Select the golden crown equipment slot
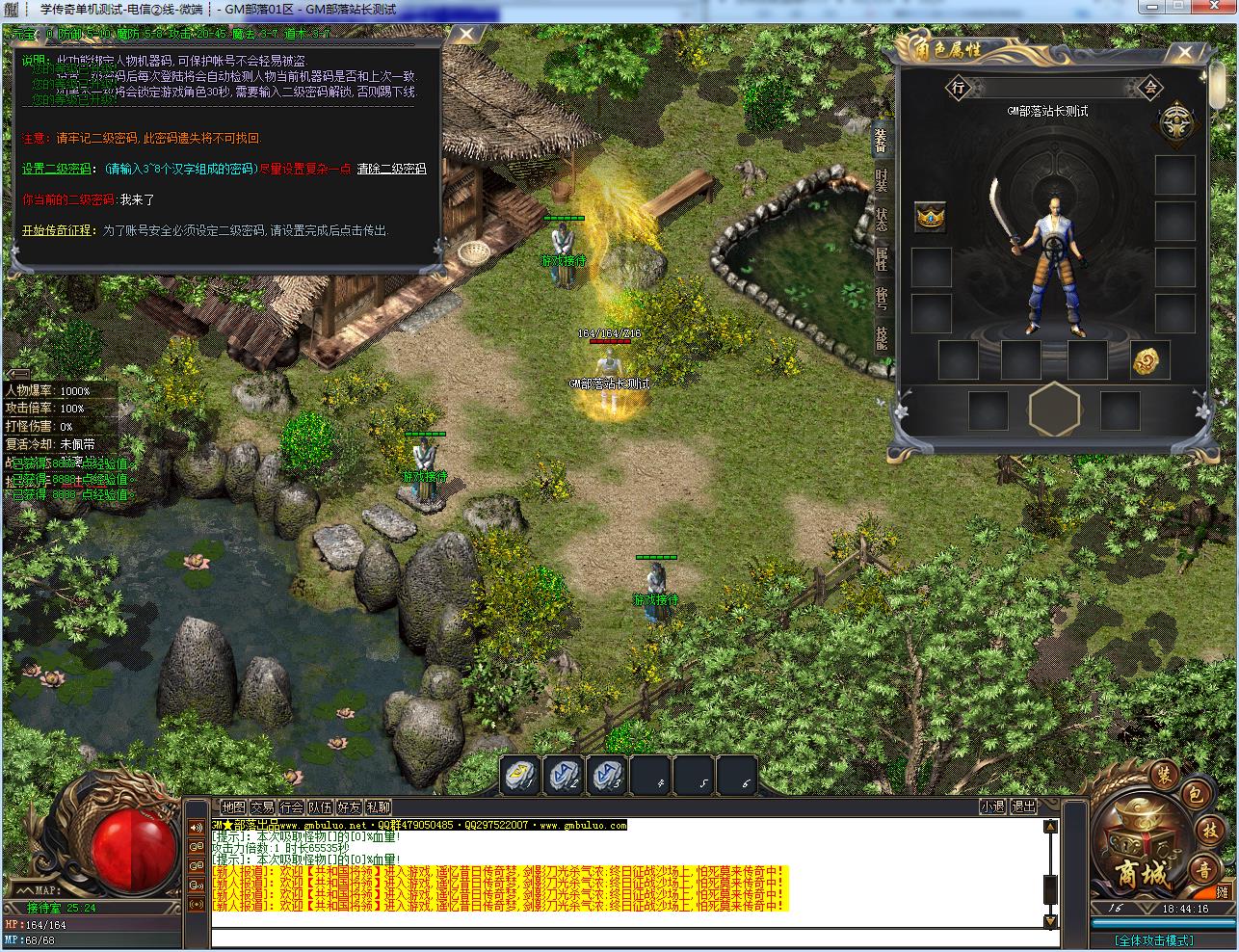1239x952 pixels. point(930,216)
